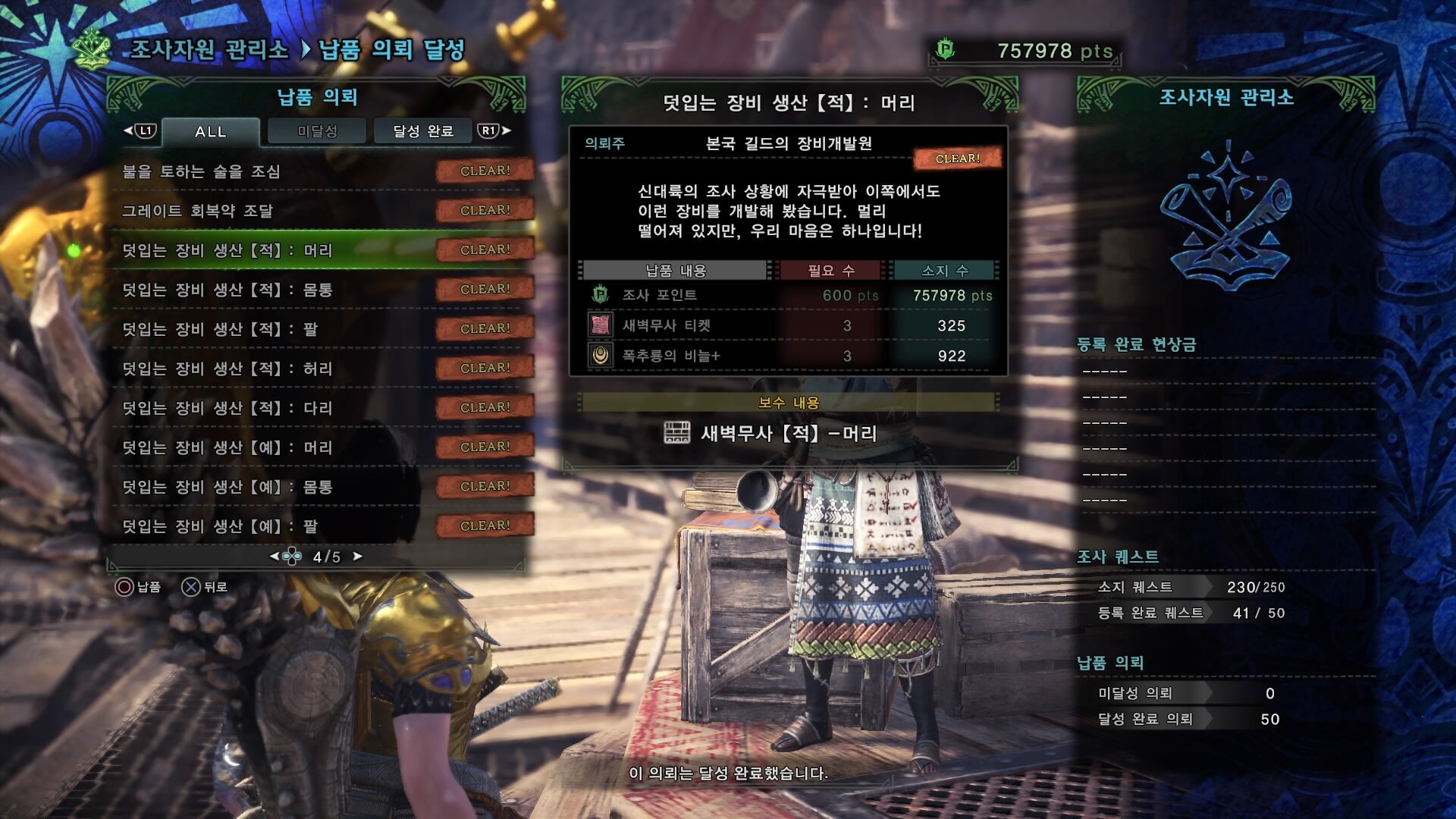
Task: Go to the previous request list page
Action: pyautogui.click(x=275, y=557)
